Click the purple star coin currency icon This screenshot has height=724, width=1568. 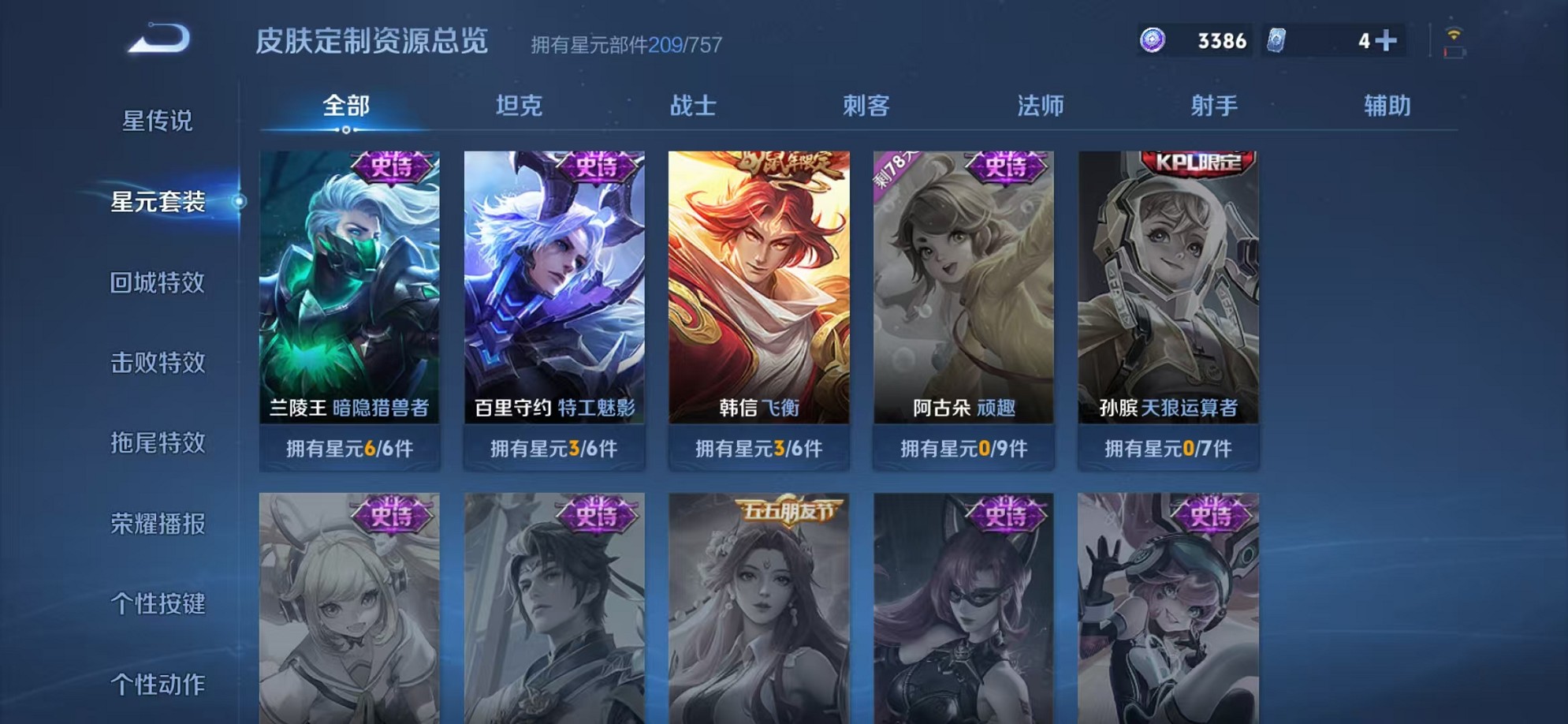tap(1154, 38)
